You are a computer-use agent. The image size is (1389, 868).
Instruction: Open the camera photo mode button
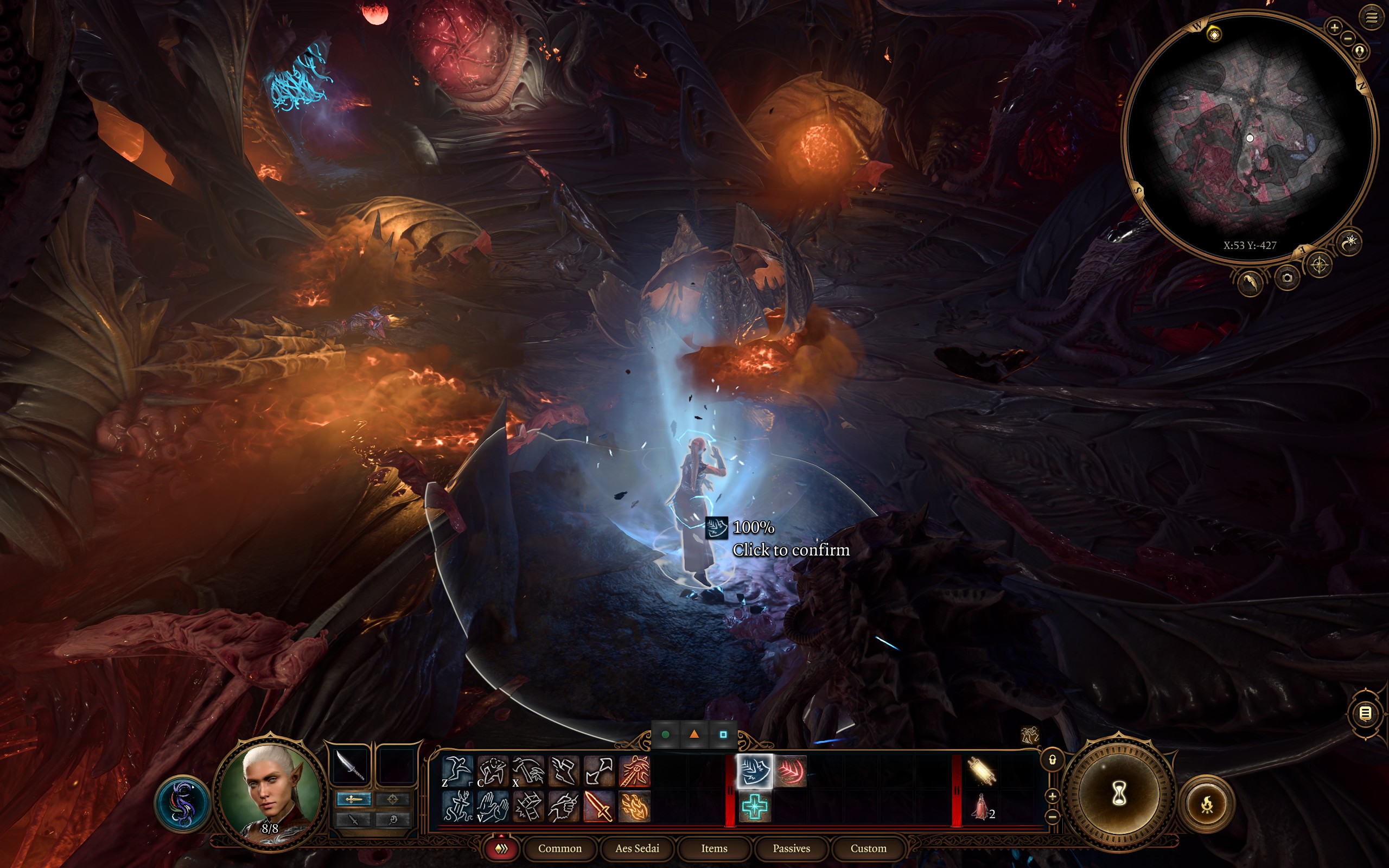1287,278
